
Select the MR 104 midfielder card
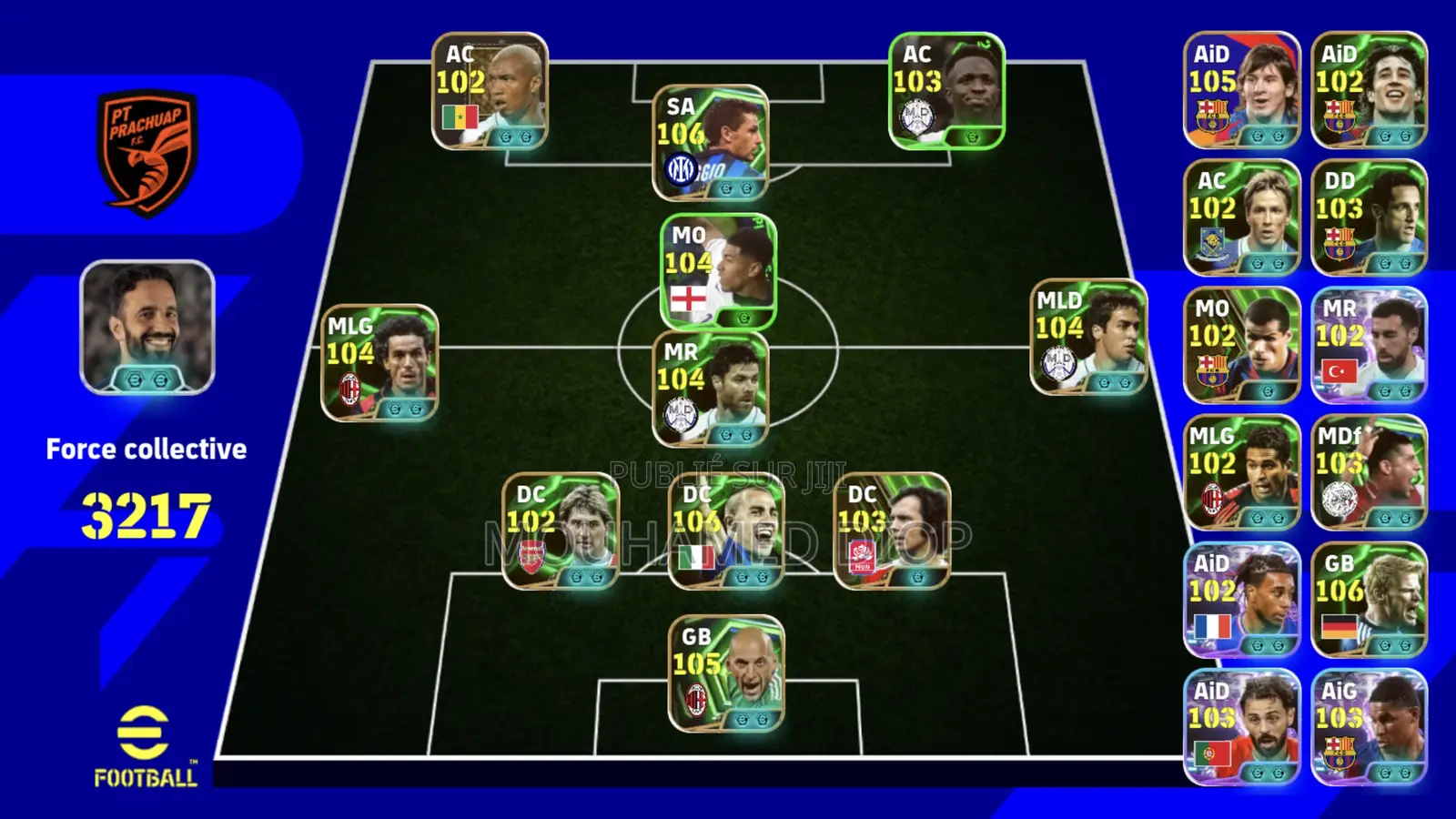tap(711, 389)
